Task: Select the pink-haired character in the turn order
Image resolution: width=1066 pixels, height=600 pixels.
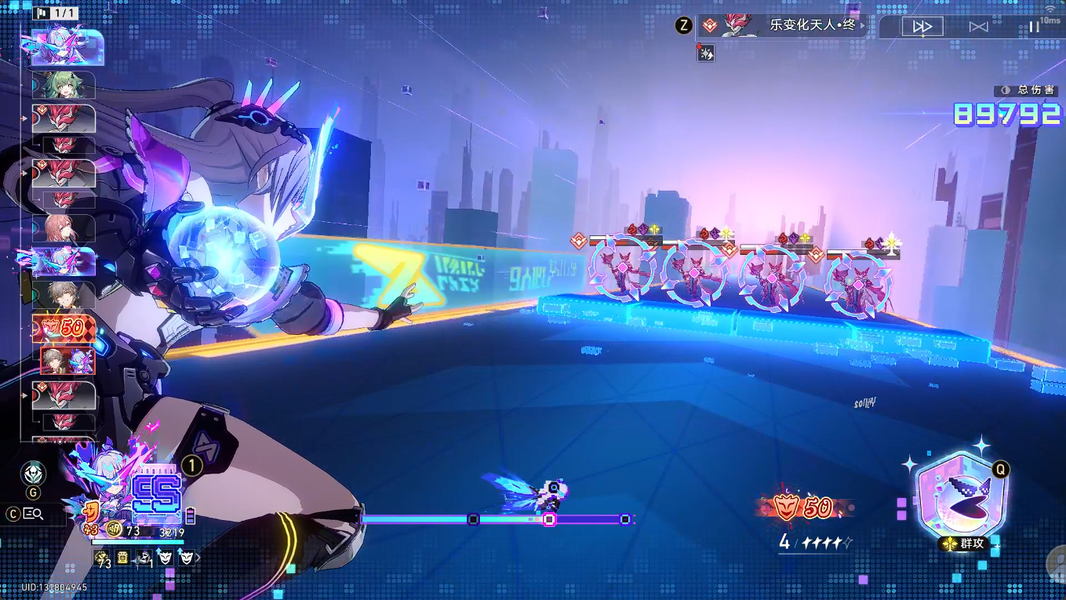Action: pyautogui.click(x=63, y=229)
